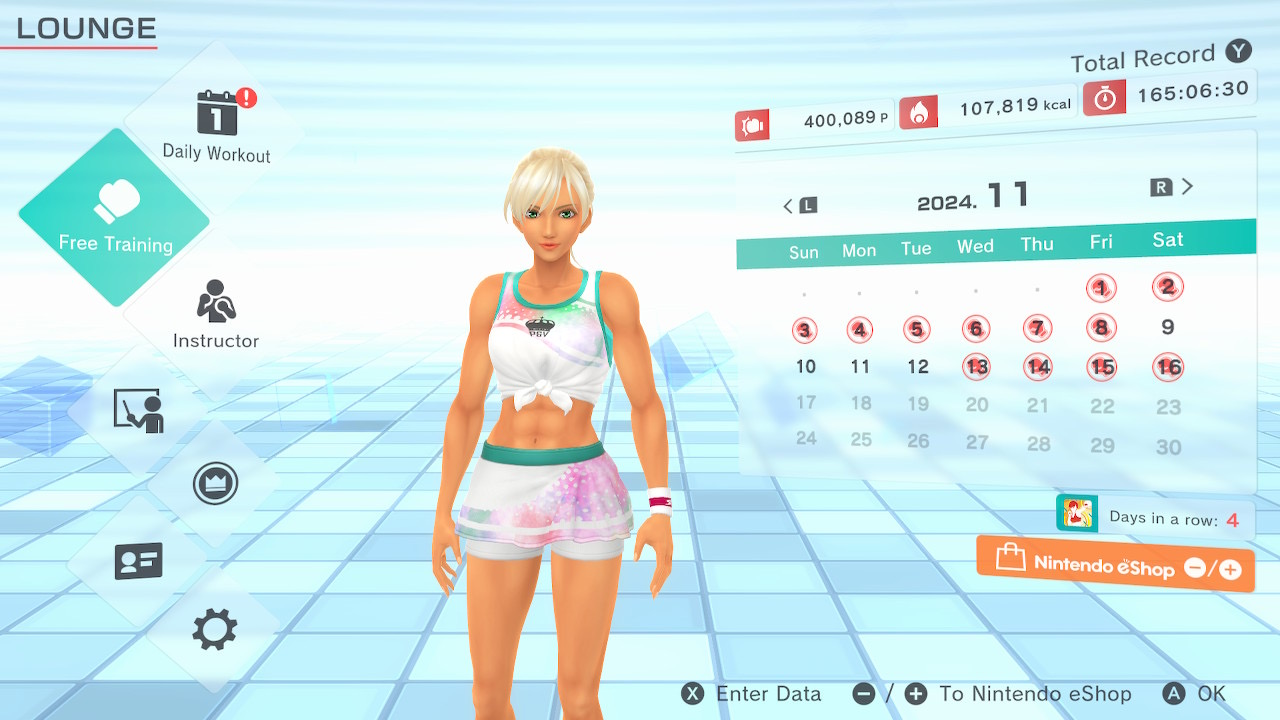The height and width of the screenshot is (720, 1280).
Task: Open the Instructor menu
Action: [216, 315]
